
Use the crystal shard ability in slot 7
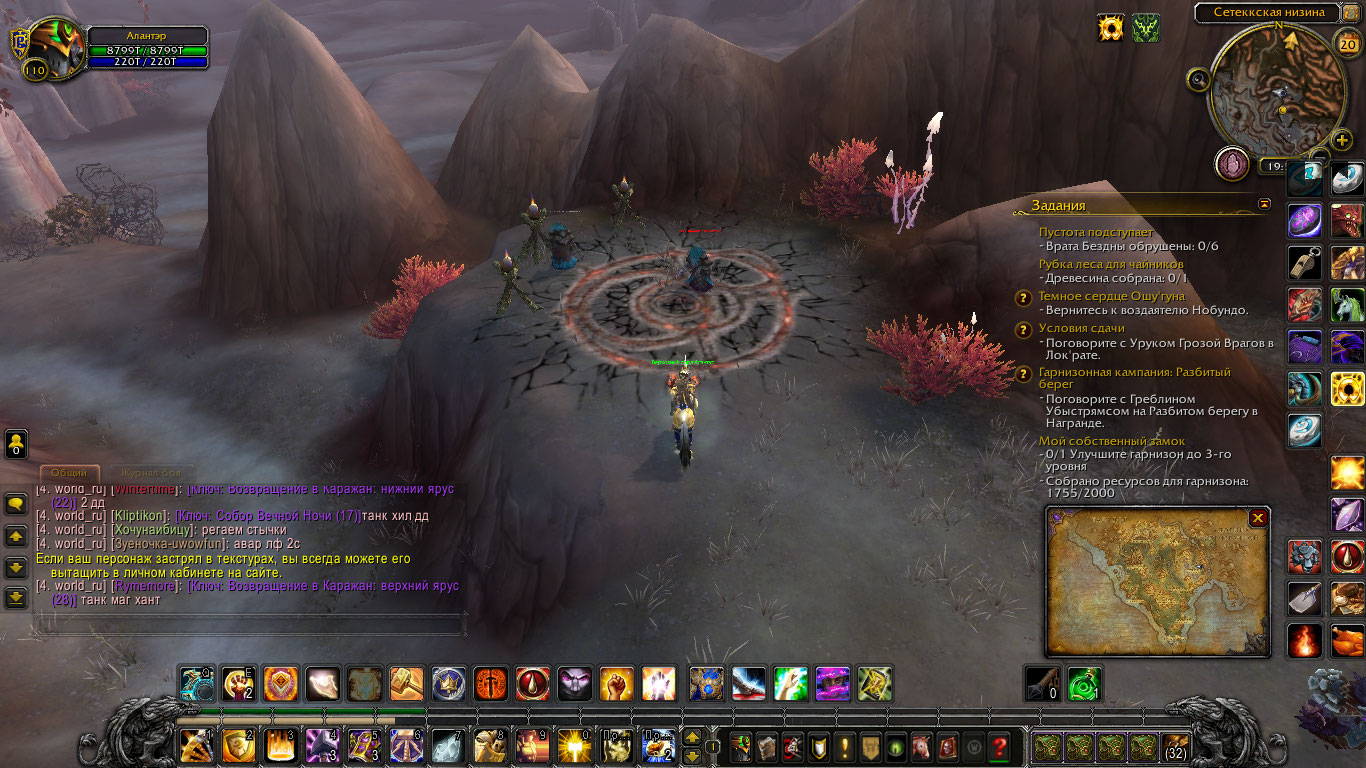pyautogui.click(x=447, y=746)
